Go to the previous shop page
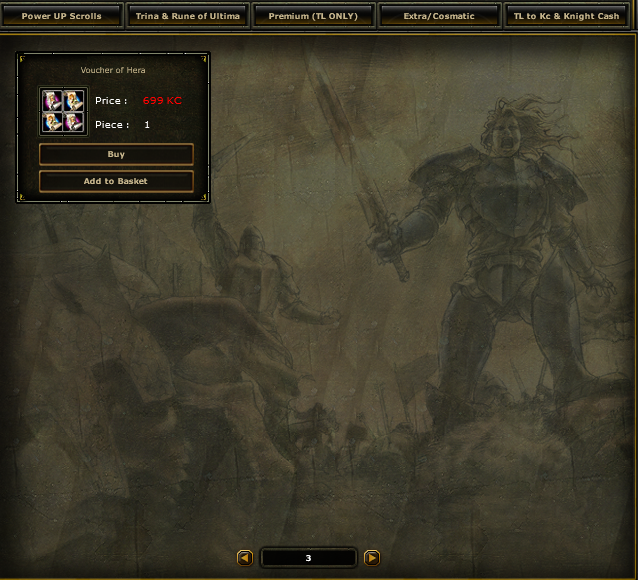638x580 pixels. coord(244,558)
